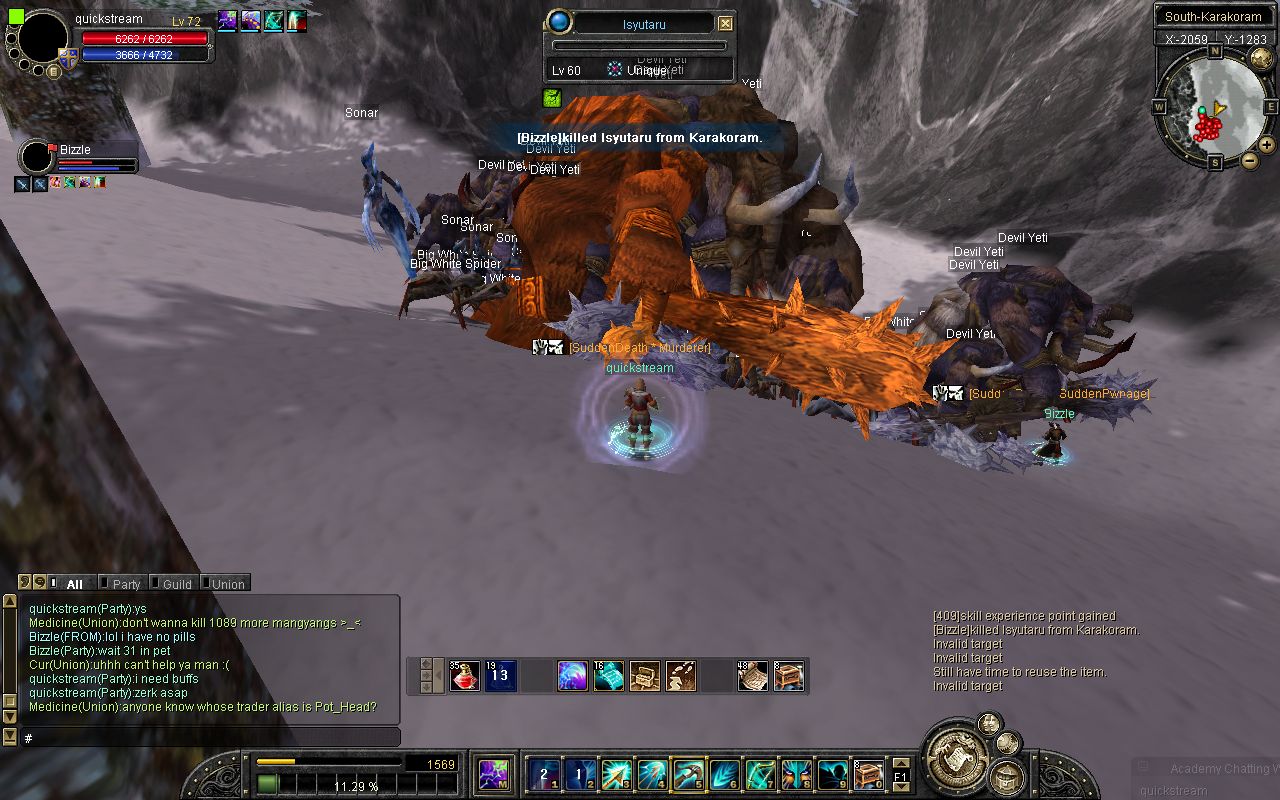Close the Isyutaru target window
The width and height of the screenshot is (1280, 800).
tap(725, 24)
